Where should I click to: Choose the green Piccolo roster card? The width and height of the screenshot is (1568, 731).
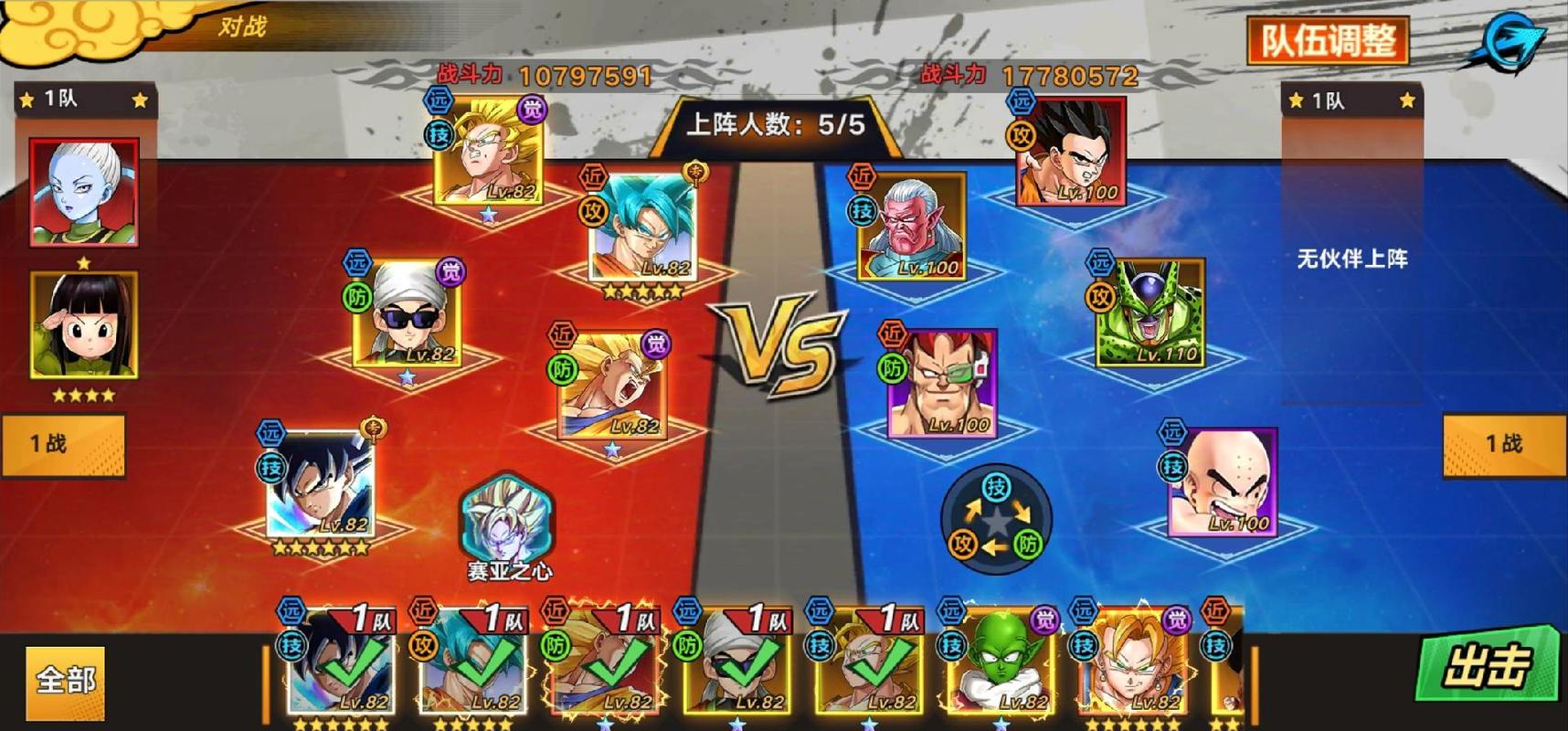tap(999, 664)
